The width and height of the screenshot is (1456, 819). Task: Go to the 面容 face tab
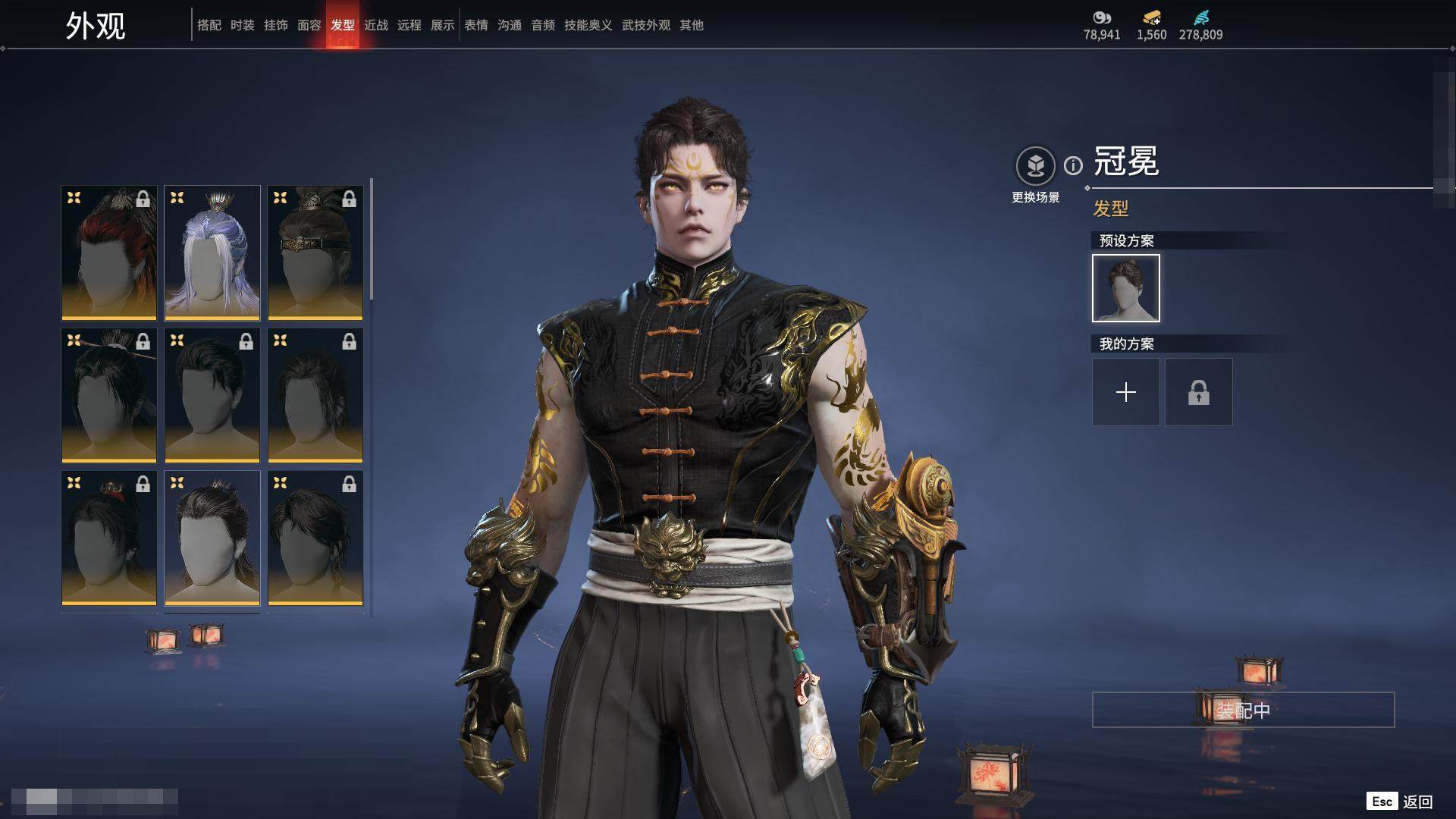pos(309,25)
